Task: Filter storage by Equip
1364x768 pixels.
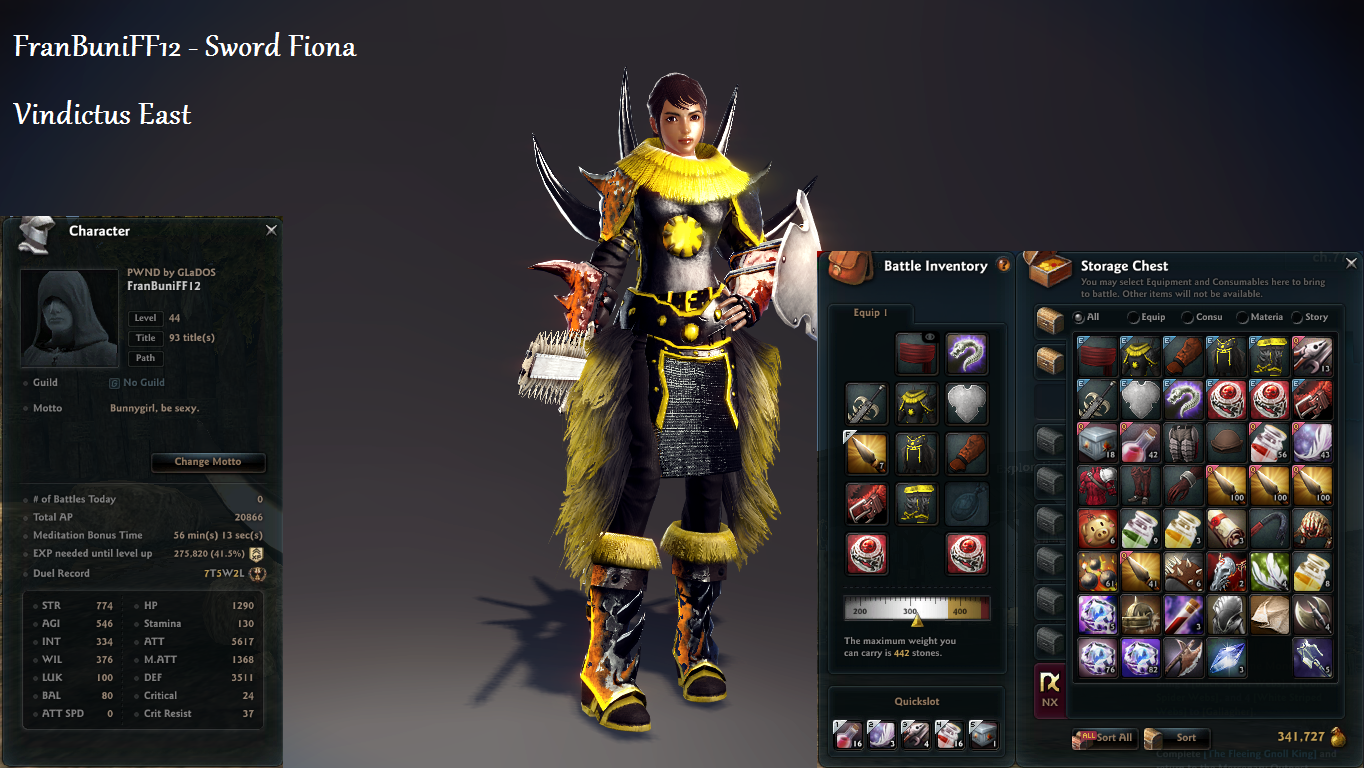Action: point(1133,317)
